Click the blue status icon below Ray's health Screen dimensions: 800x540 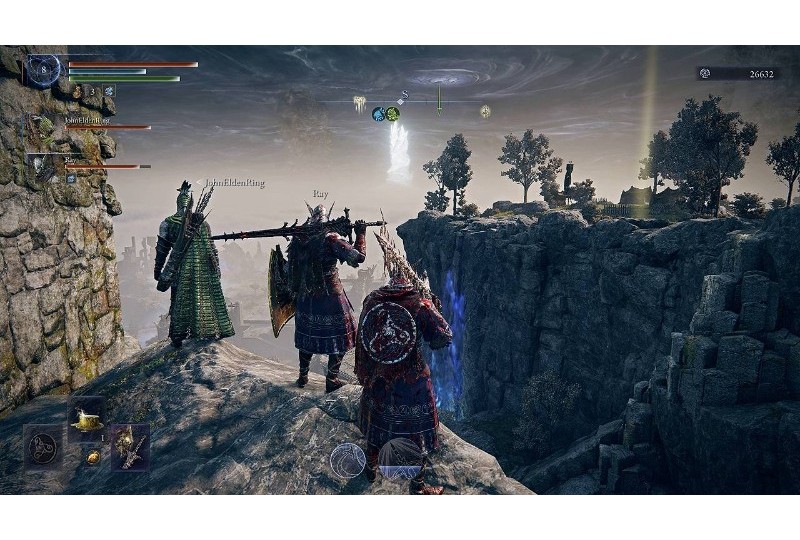71,178
